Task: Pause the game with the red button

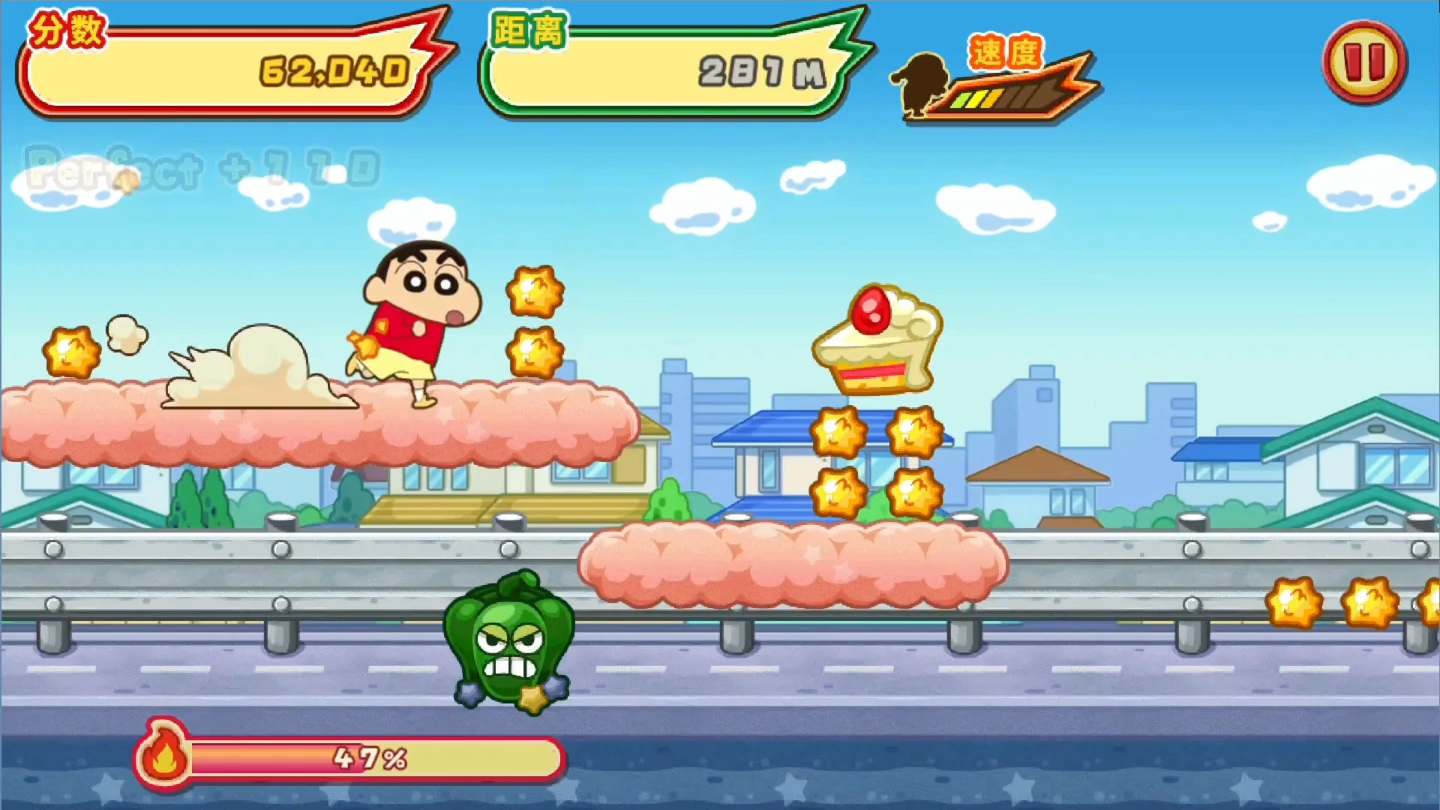Action: 1364,61
